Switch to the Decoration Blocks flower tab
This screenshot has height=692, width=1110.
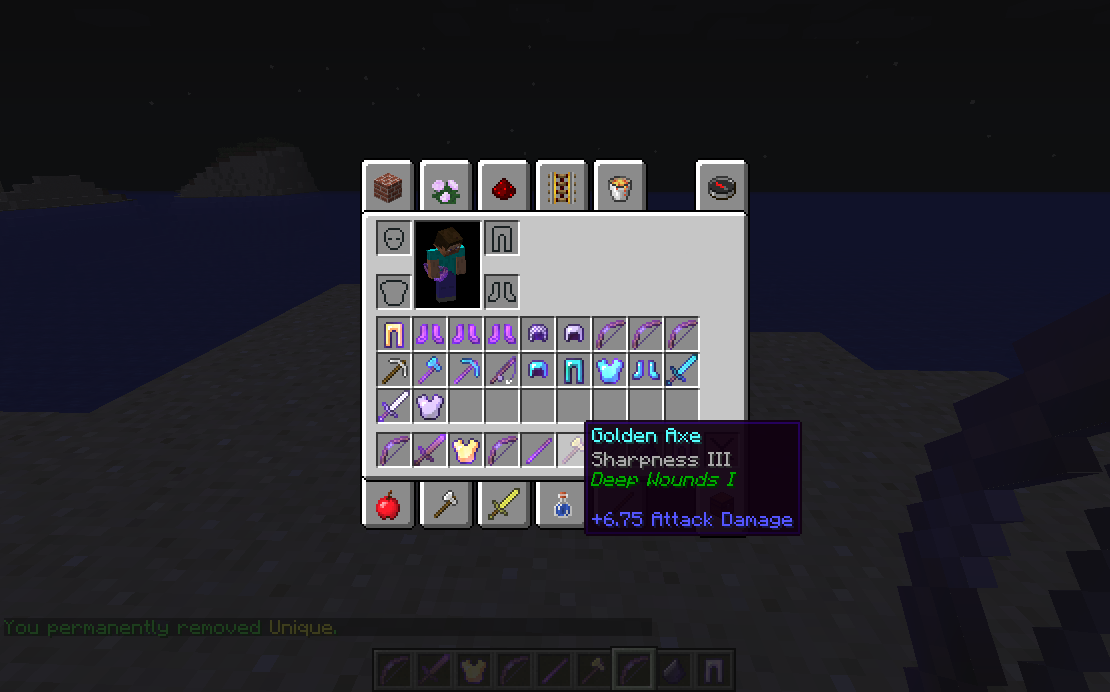pos(445,186)
